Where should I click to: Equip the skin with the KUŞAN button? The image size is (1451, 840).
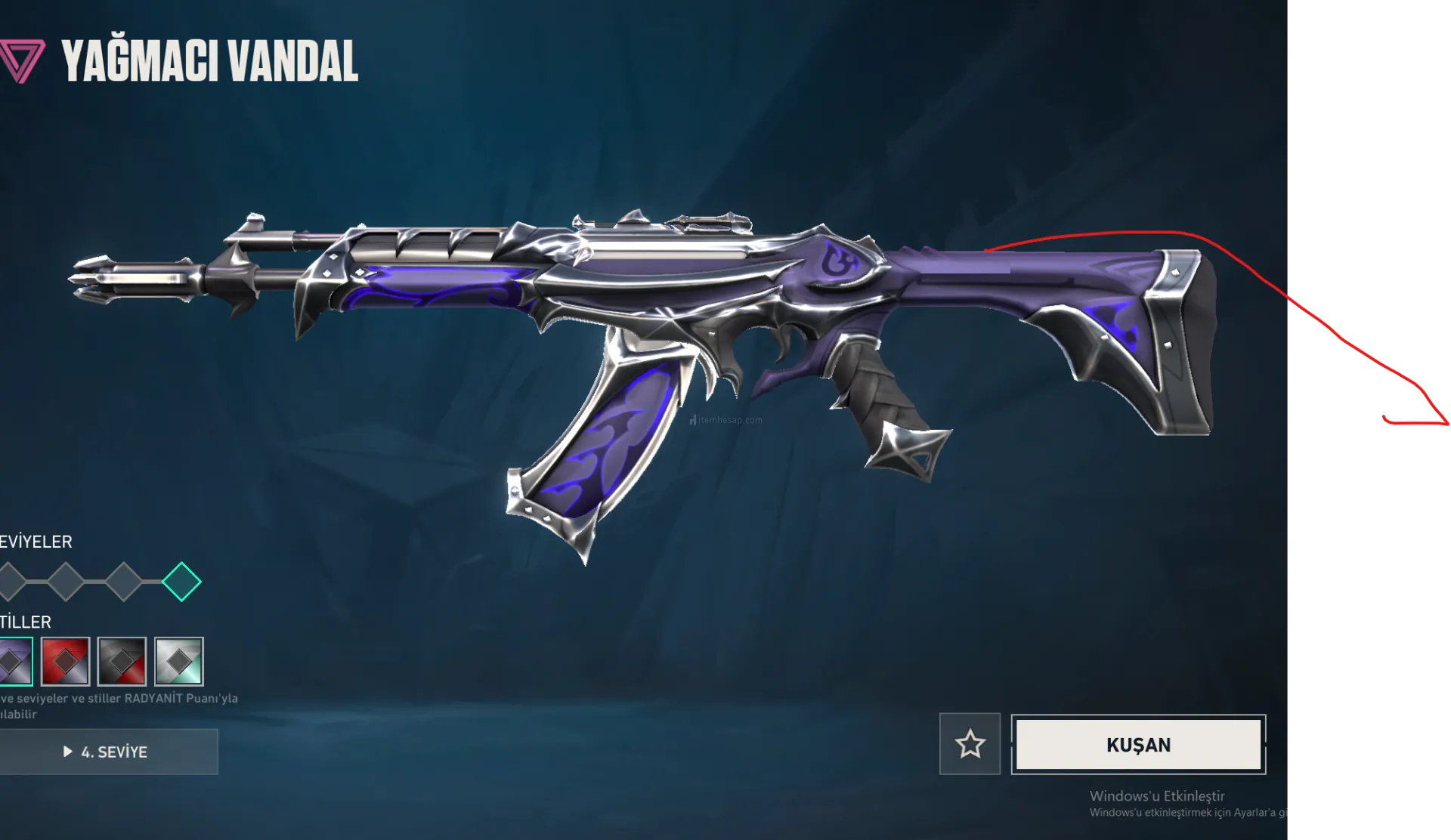click(1138, 745)
